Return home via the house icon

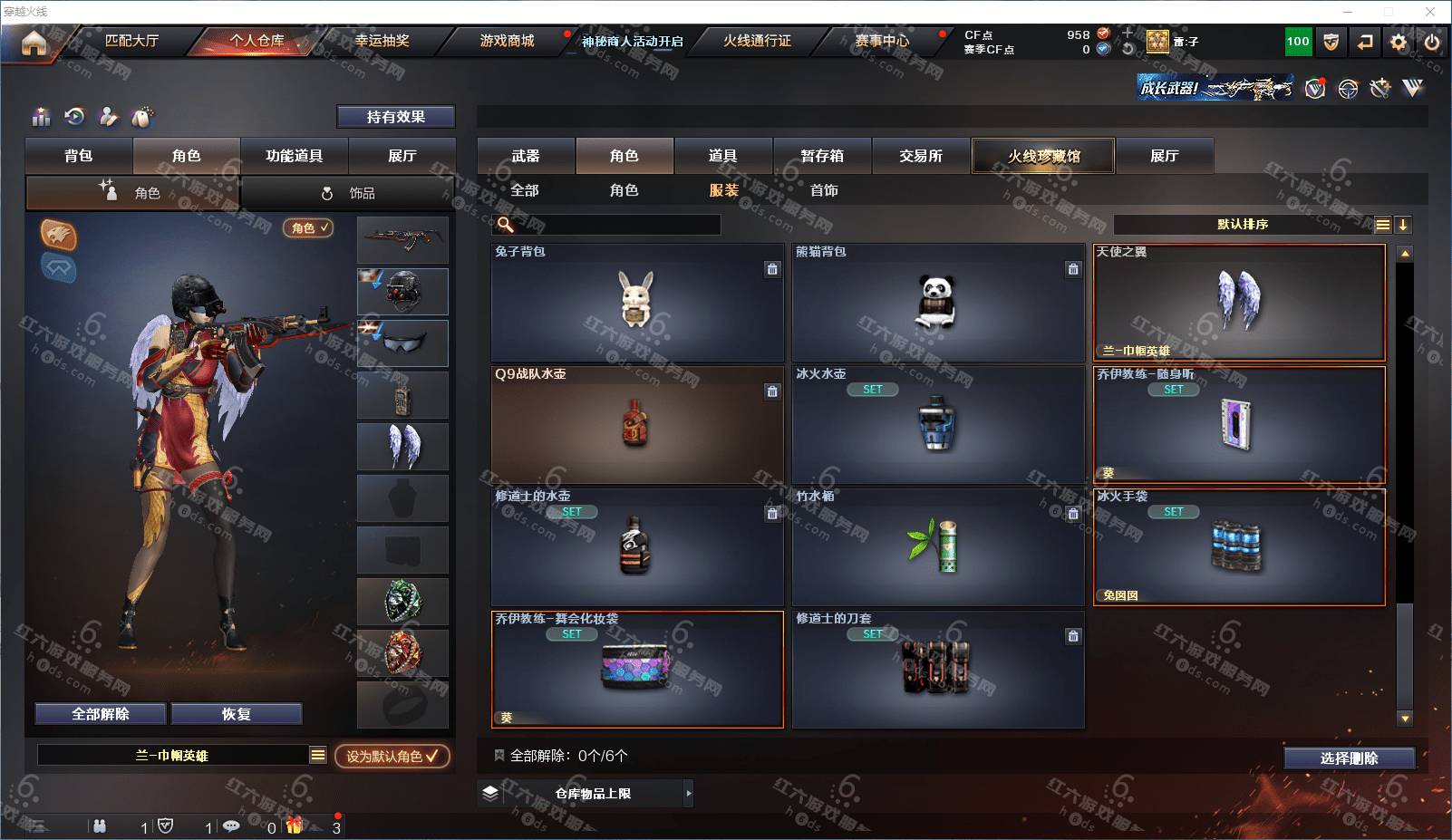point(34,43)
